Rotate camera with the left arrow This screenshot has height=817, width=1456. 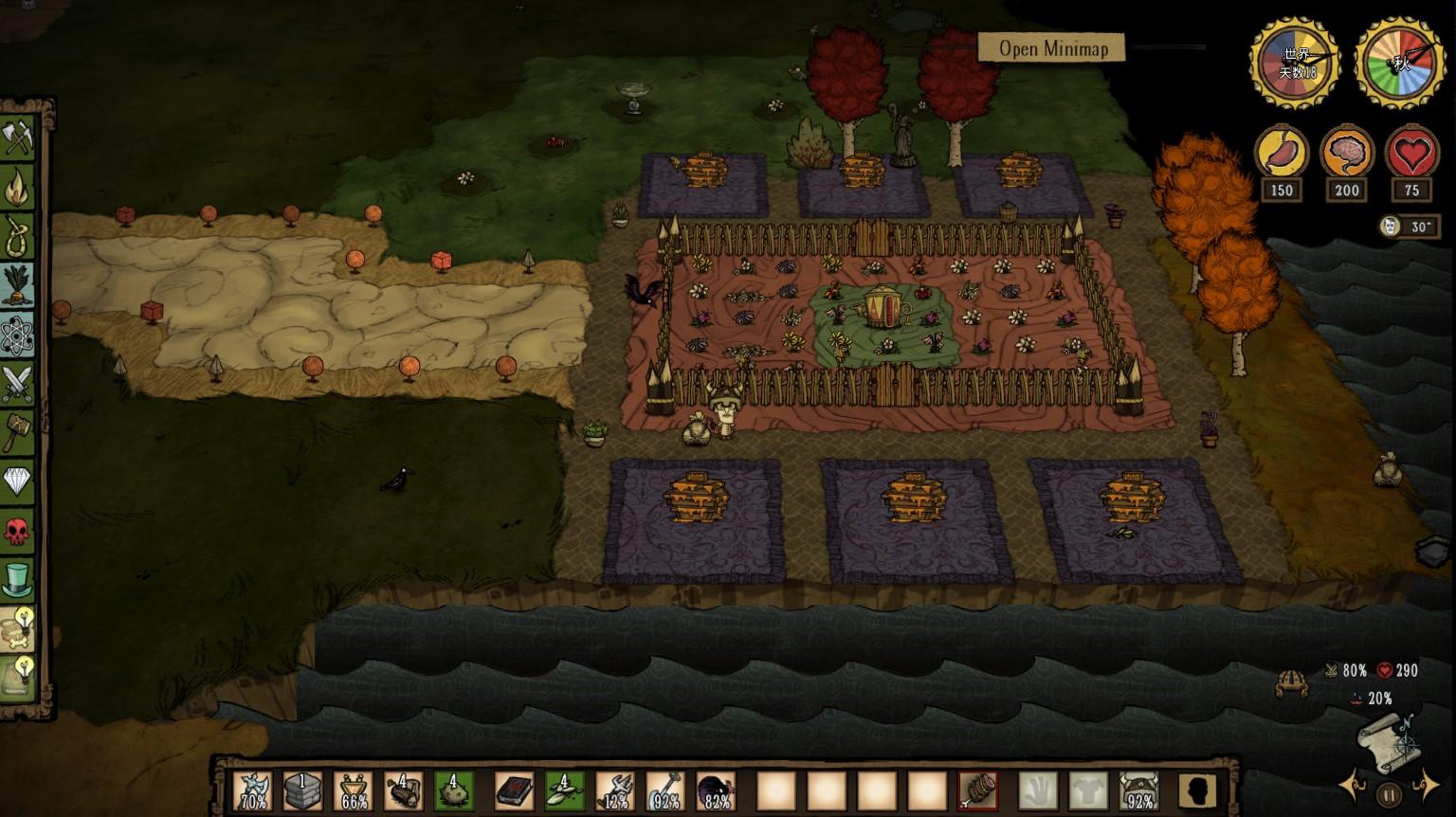point(1352,788)
